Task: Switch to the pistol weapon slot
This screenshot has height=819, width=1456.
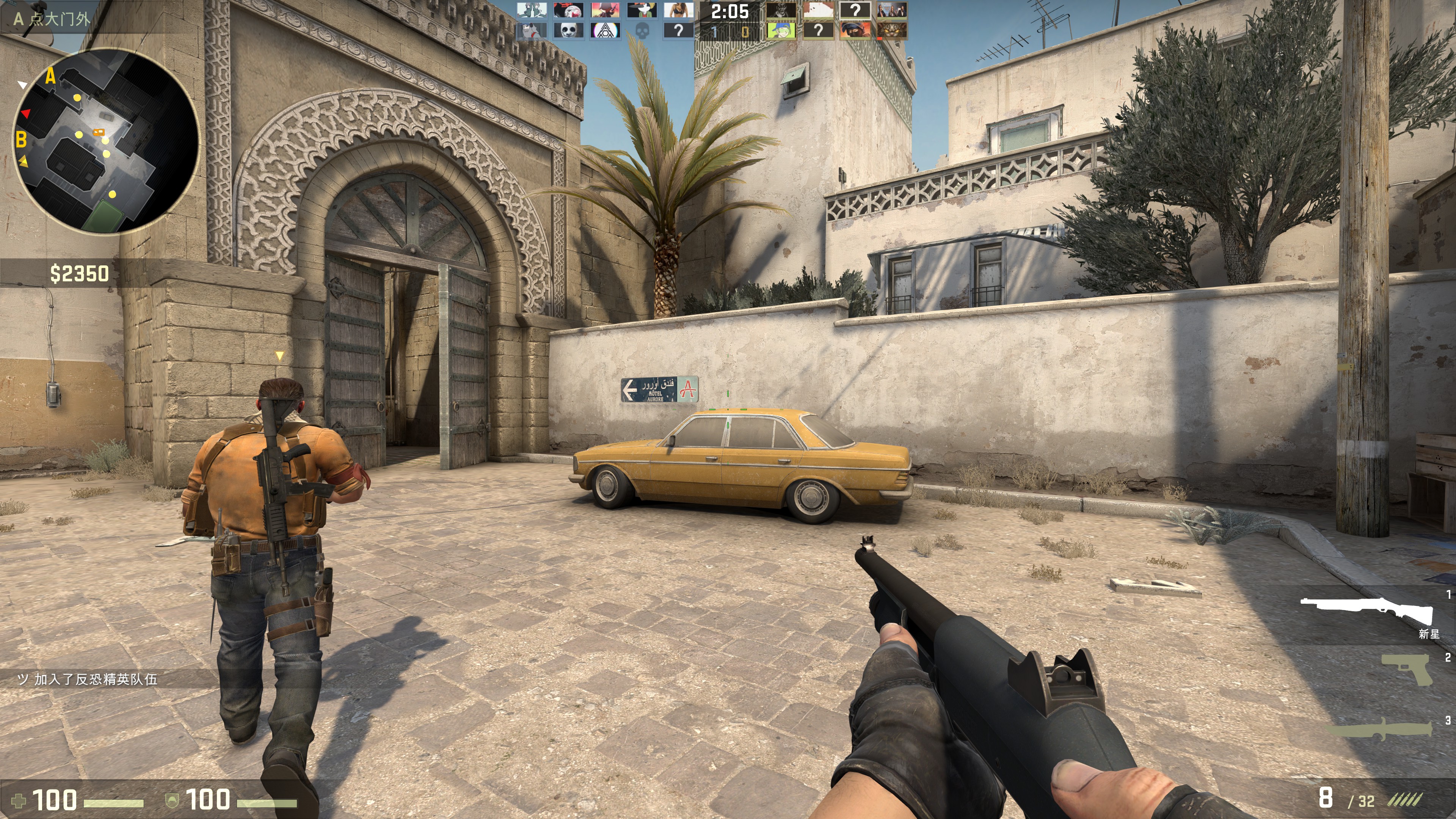Action: pos(1406,669)
